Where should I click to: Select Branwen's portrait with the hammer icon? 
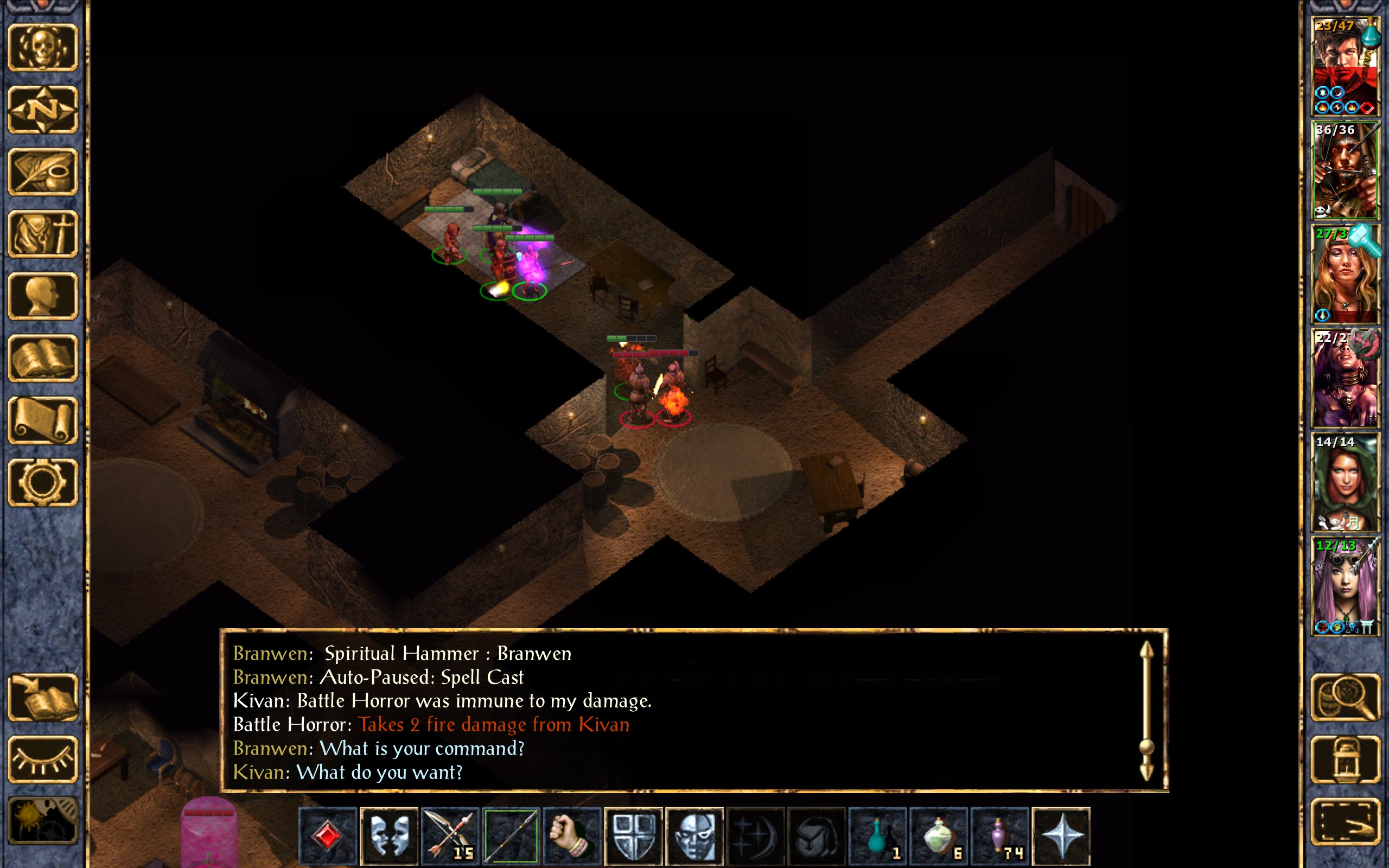1345,274
